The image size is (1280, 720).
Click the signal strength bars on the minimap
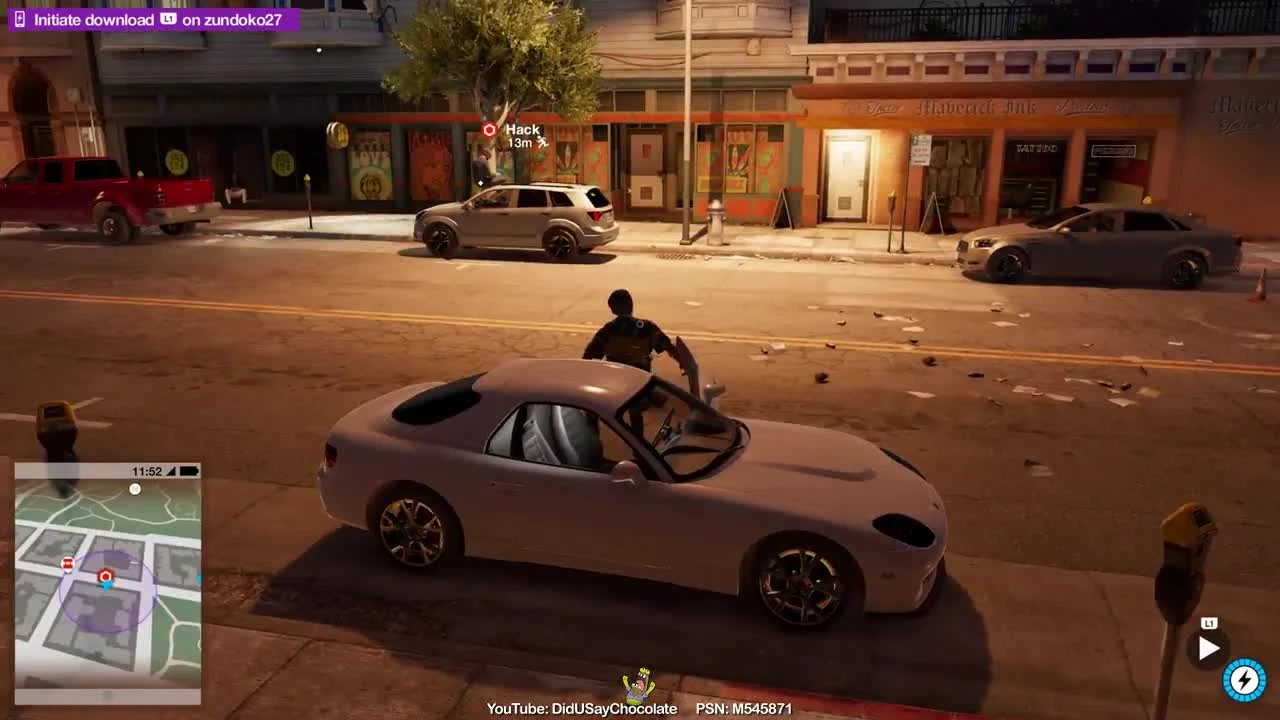[171, 469]
